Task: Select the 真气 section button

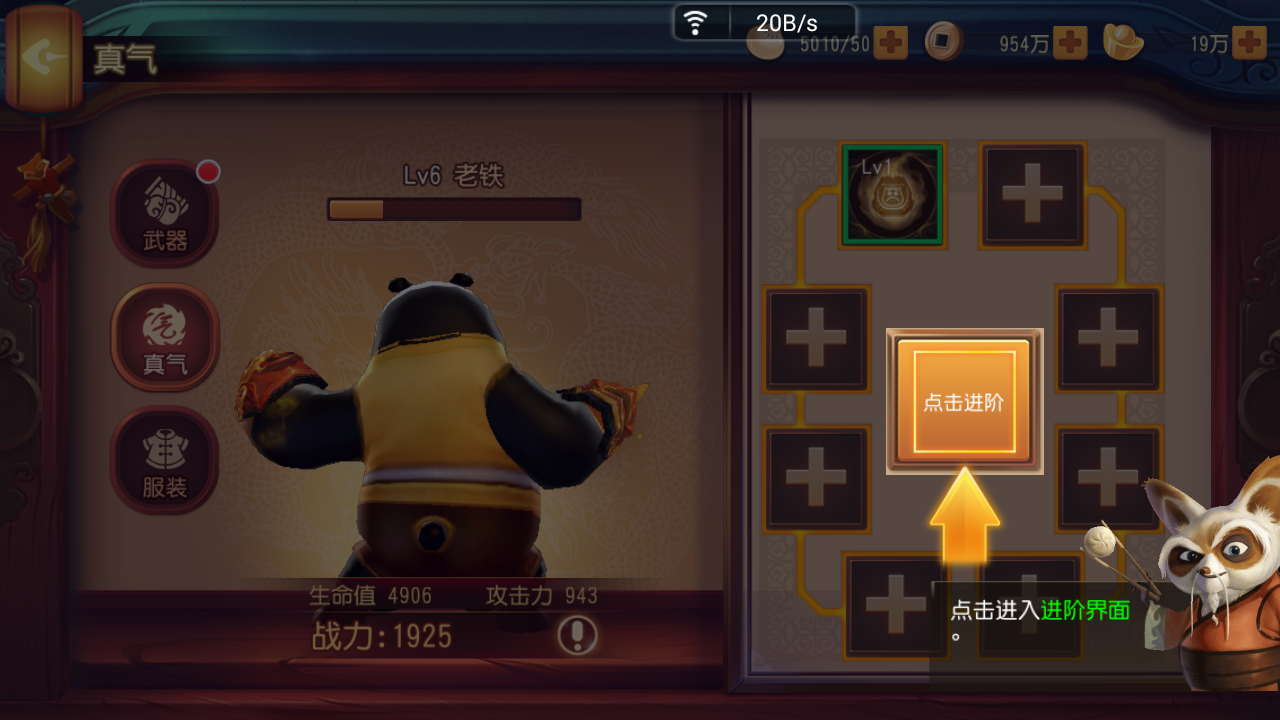Action: point(164,337)
